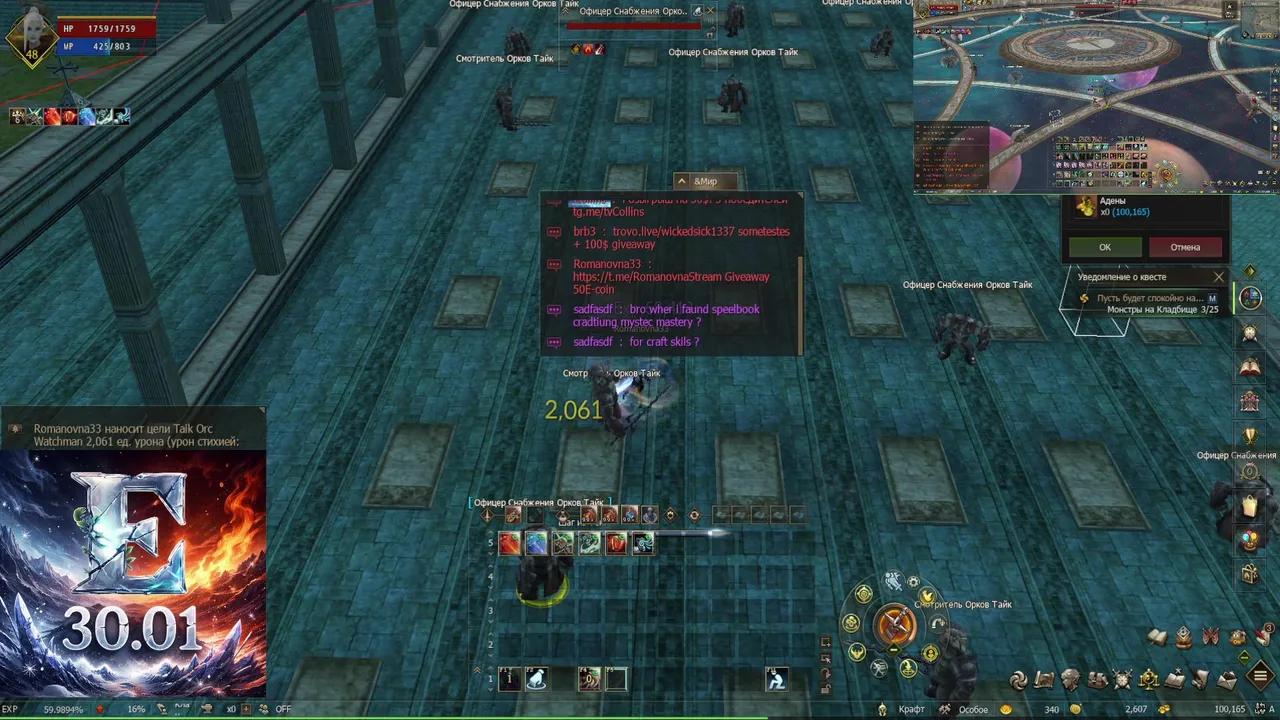
Task: Toggle the x0 counter in the bottom status bar
Action: point(231,709)
